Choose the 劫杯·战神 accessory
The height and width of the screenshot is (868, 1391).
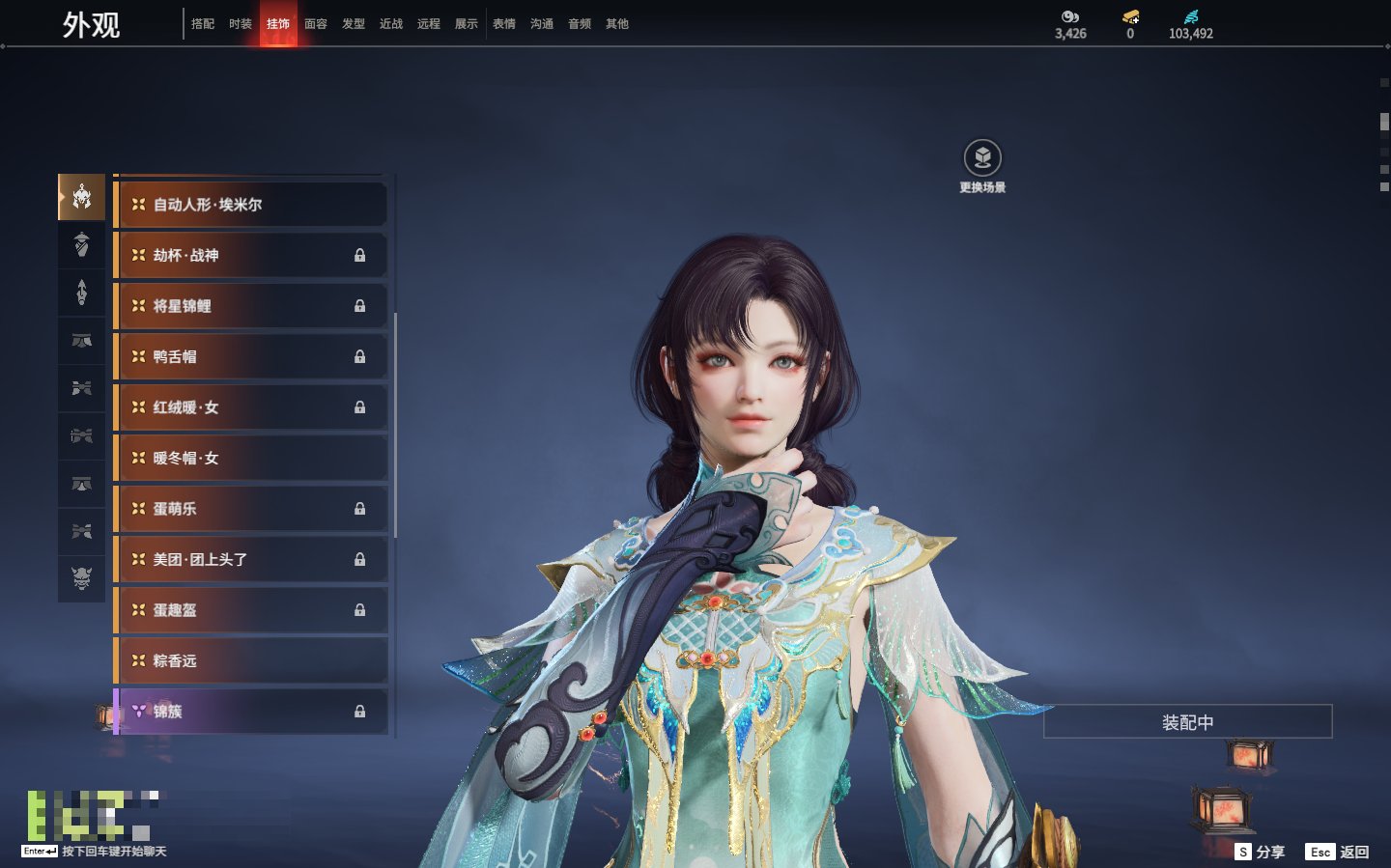tap(251, 256)
